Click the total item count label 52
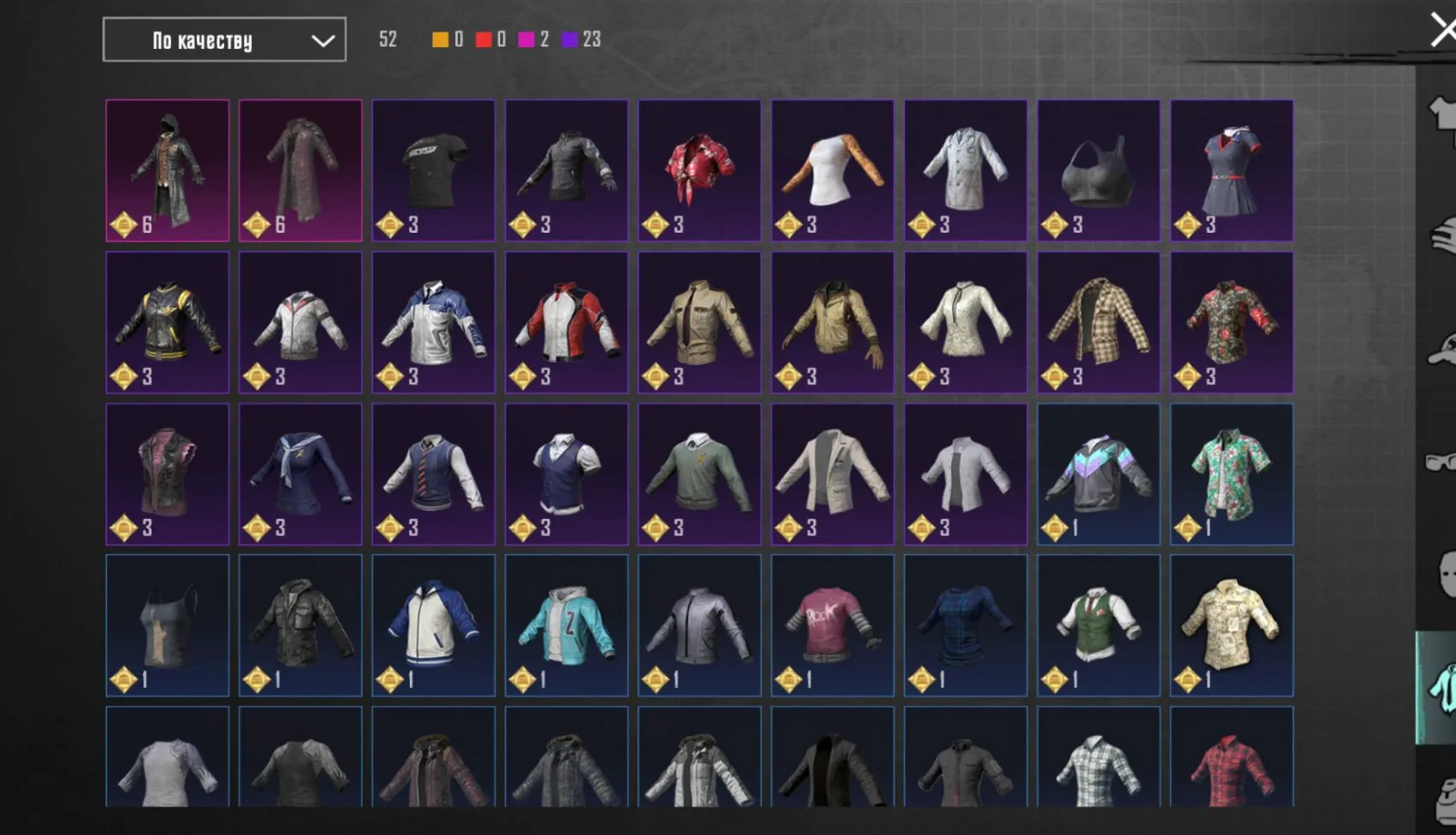Viewport: 1456px width, 835px height. pyautogui.click(x=387, y=39)
